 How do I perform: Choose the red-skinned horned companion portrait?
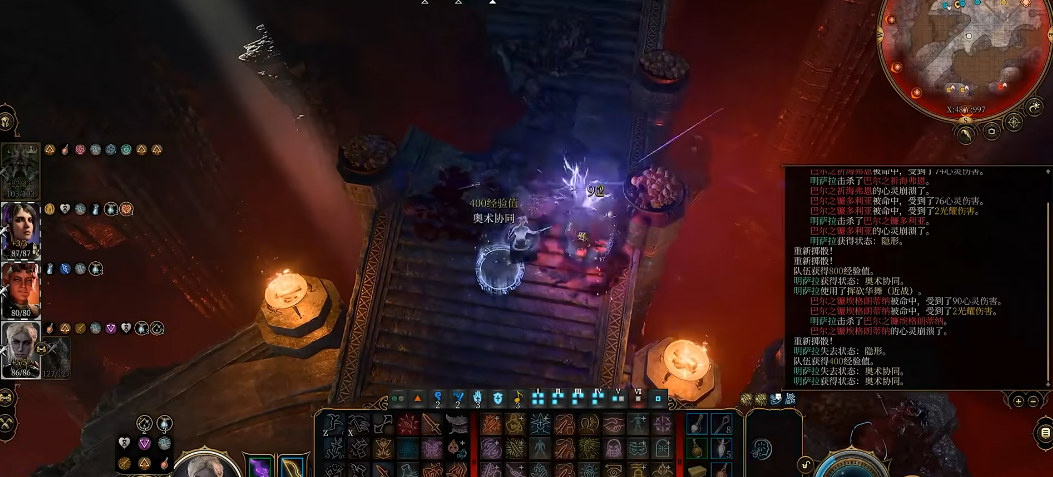(20, 283)
